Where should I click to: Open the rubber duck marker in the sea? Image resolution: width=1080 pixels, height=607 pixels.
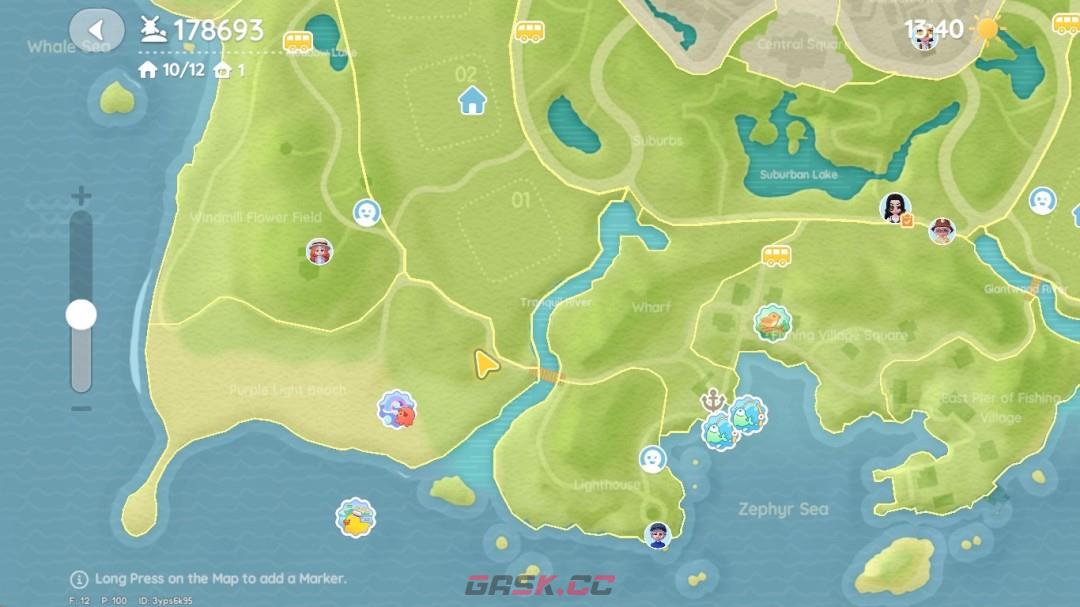point(355,517)
